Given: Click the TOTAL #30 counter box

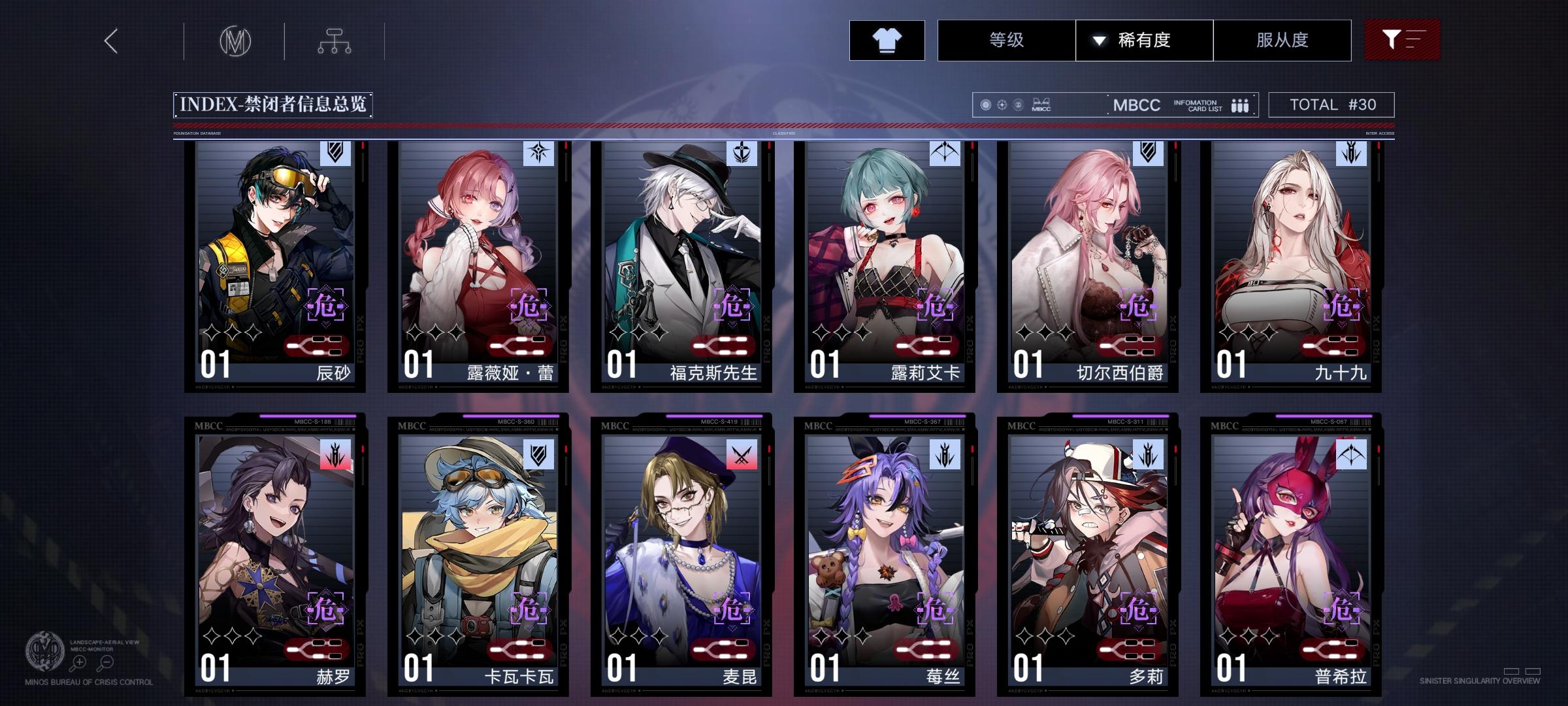Looking at the screenshot, I should coord(1330,103).
